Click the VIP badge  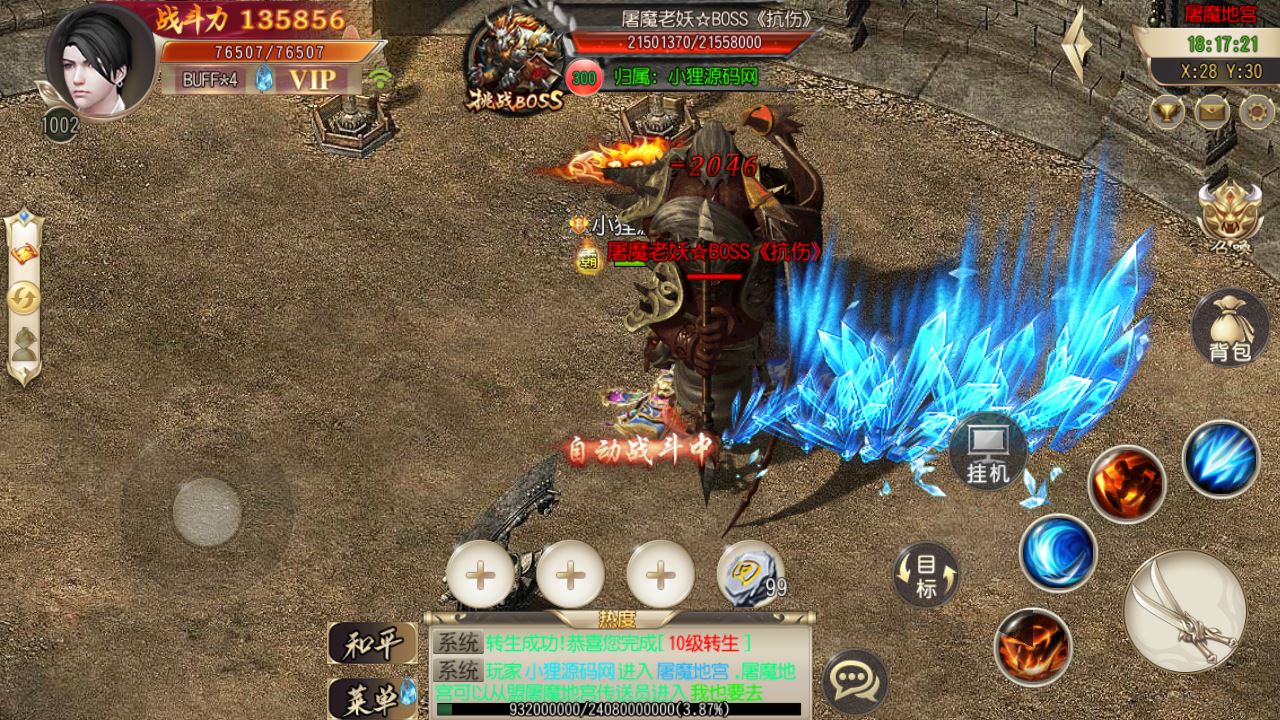point(312,79)
